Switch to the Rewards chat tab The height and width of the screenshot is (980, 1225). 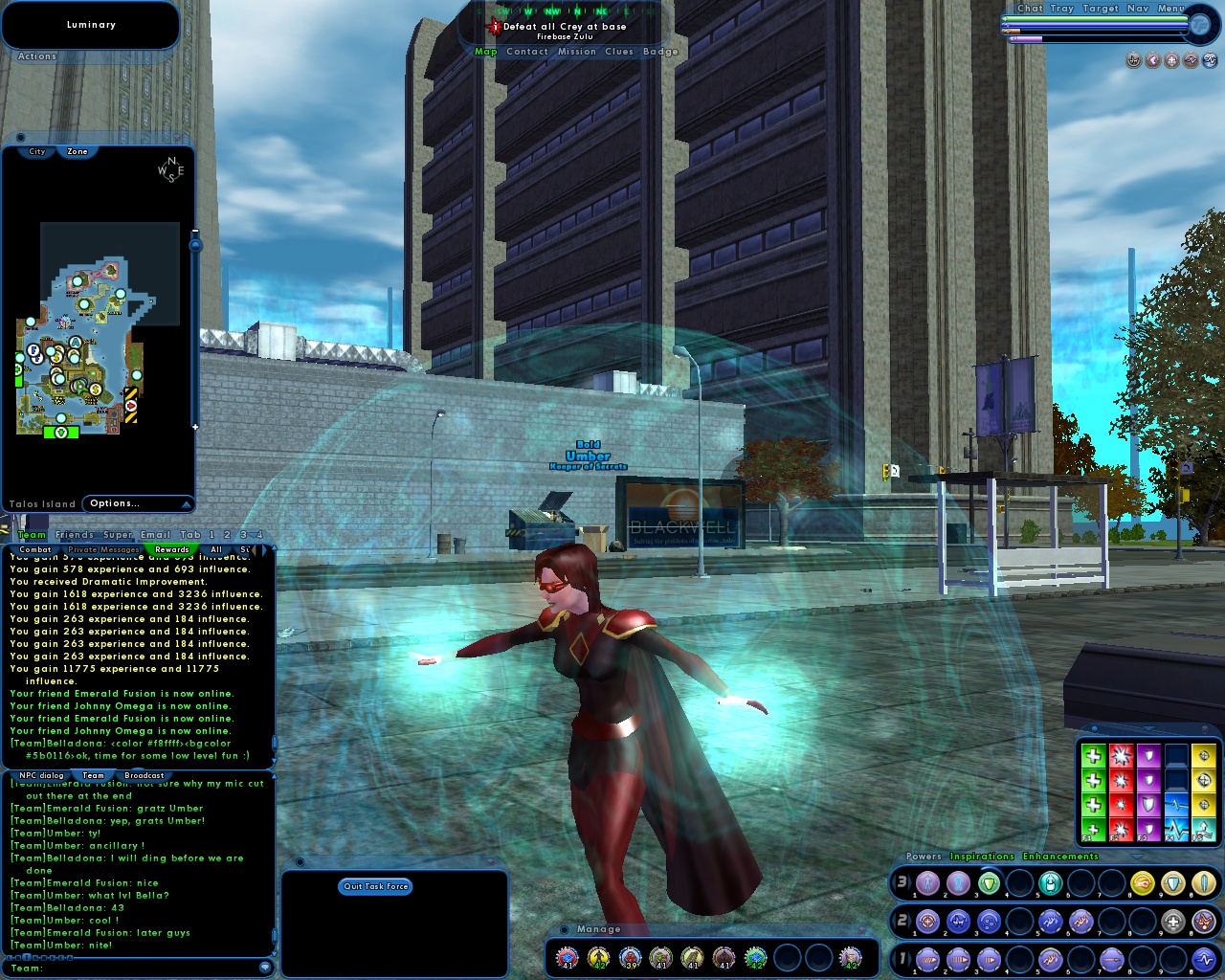pos(171,549)
